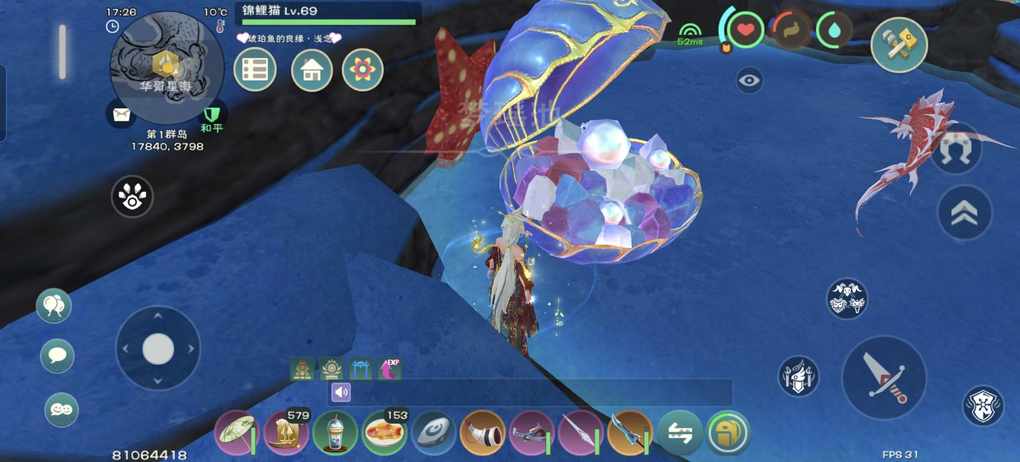
Task: Open the mail envelope icon
Action: pos(121,114)
